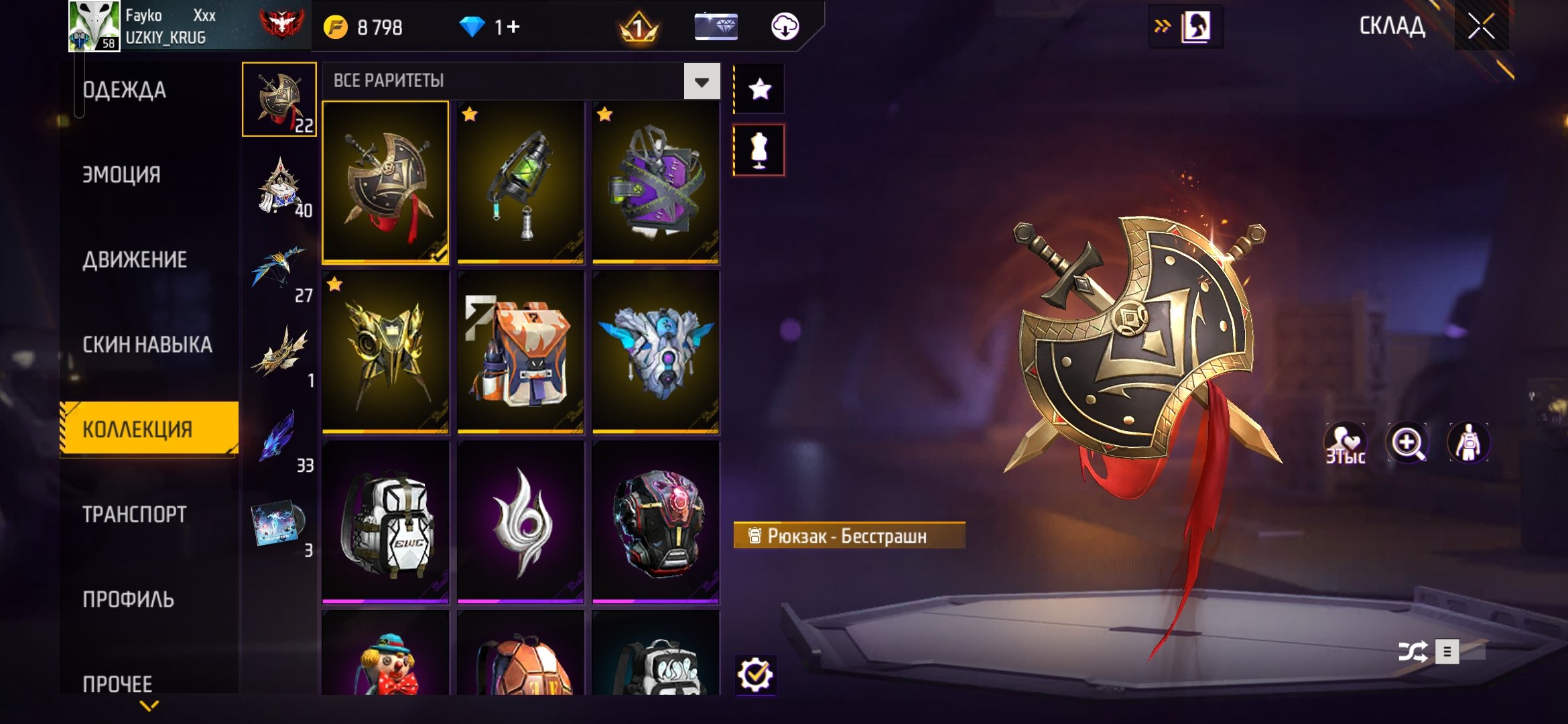This screenshot has height=724, width=1568.
Task: Tap the shuffle random icon
Action: [1413, 652]
